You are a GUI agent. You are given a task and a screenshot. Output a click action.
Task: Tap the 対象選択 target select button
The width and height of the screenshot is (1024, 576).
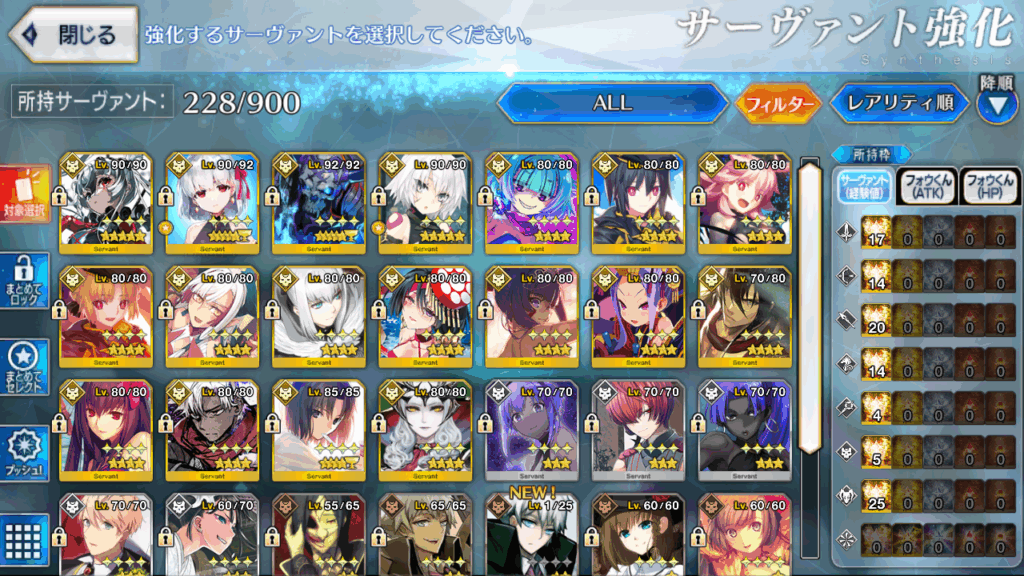(x=25, y=195)
